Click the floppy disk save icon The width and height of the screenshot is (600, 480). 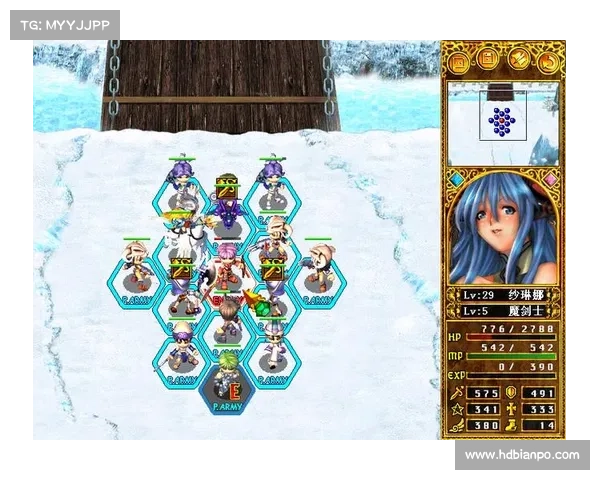point(489,61)
